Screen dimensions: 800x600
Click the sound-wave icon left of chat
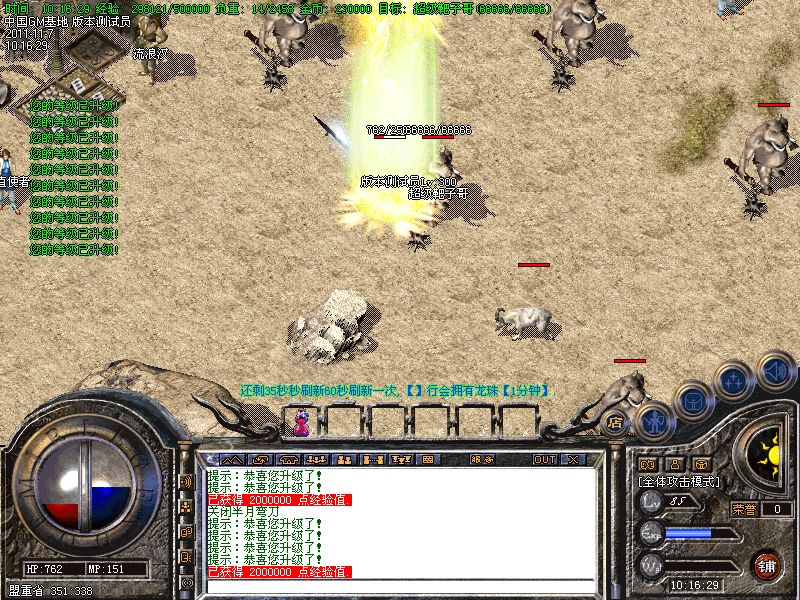[186, 481]
